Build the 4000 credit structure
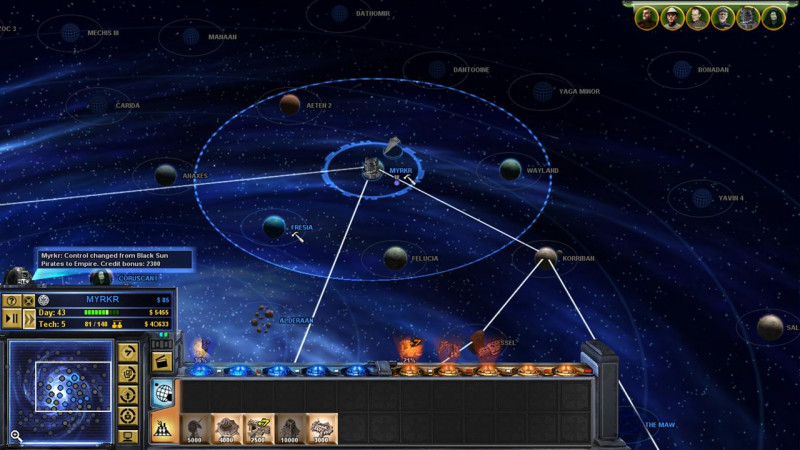The height and width of the screenshot is (450, 800). point(227,429)
